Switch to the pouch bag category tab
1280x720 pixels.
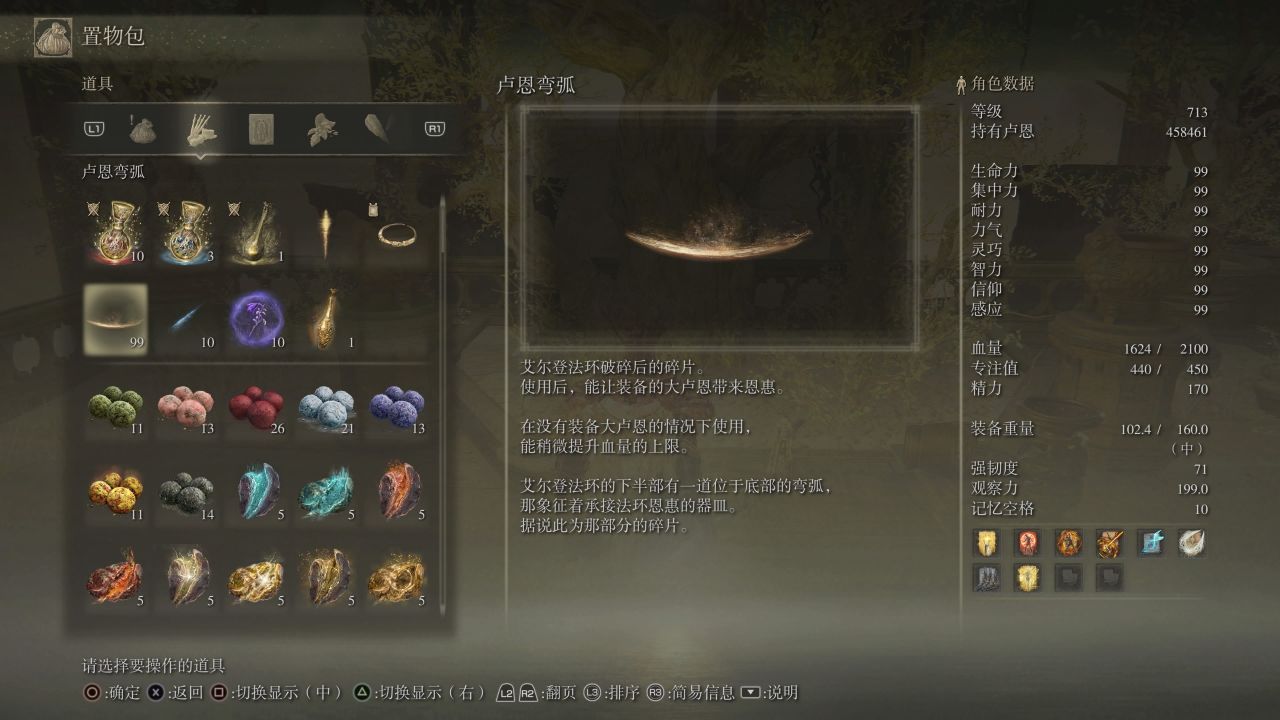[x=143, y=129]
